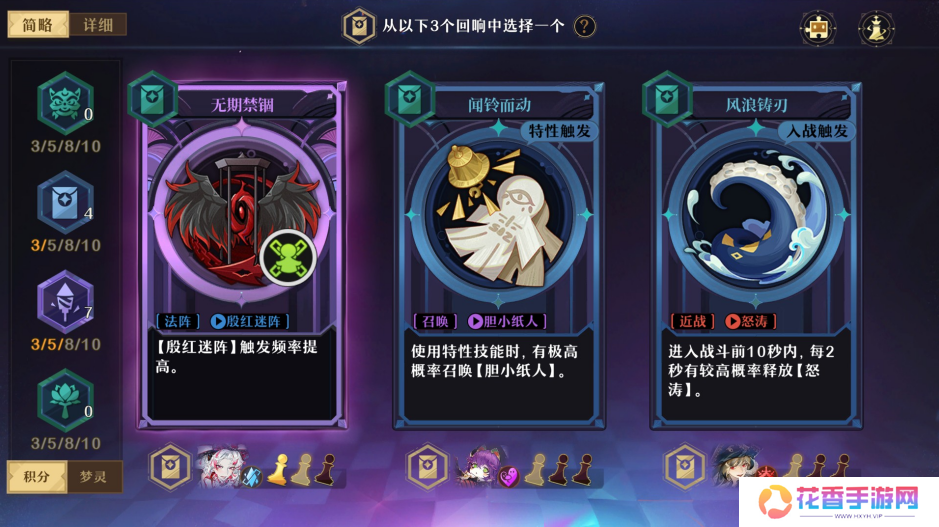
Task: Open the chess piece icon at top right
Action: pyautogui.click(x=876, y=28)
